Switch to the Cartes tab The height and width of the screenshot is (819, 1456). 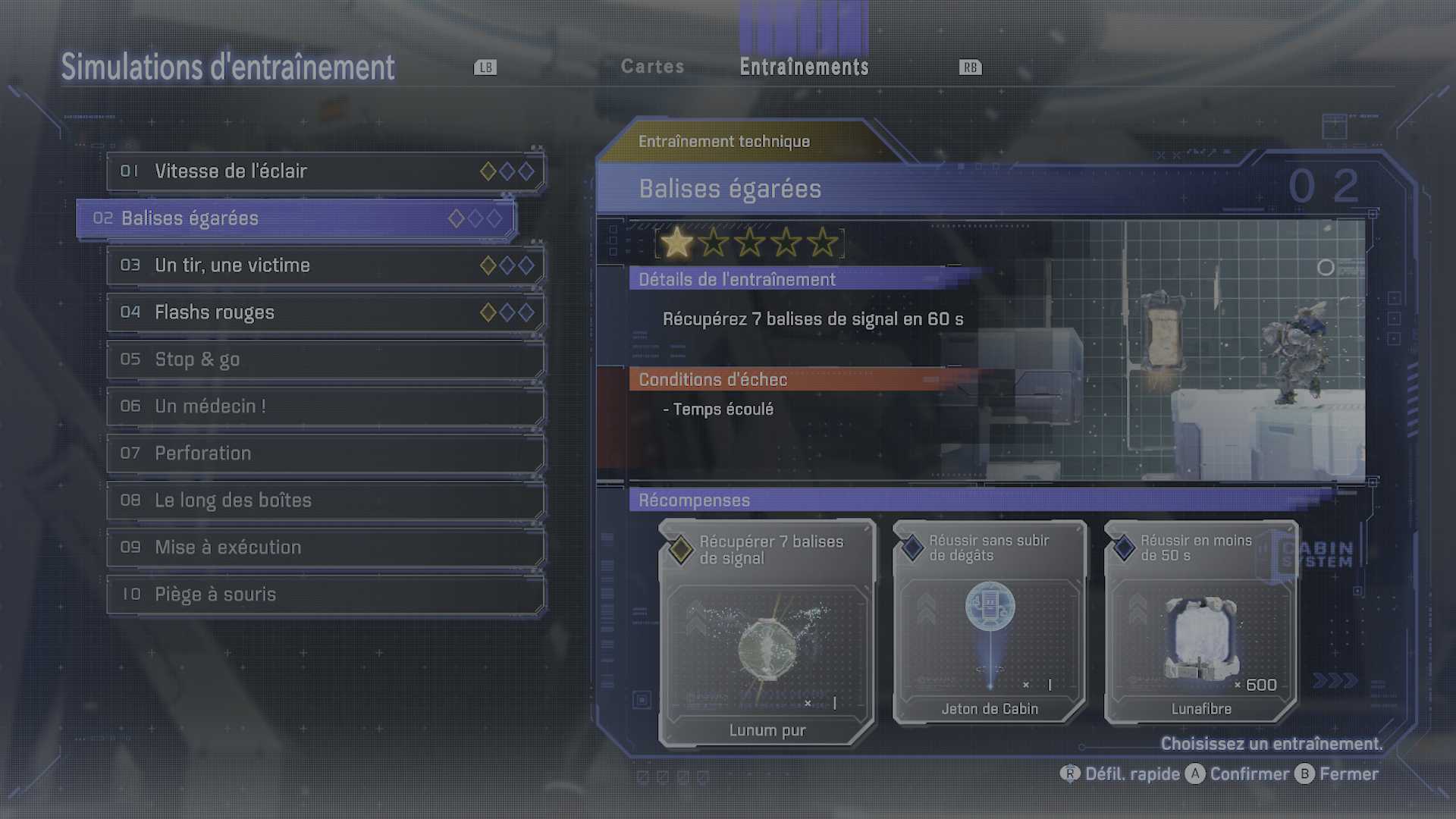652,67
